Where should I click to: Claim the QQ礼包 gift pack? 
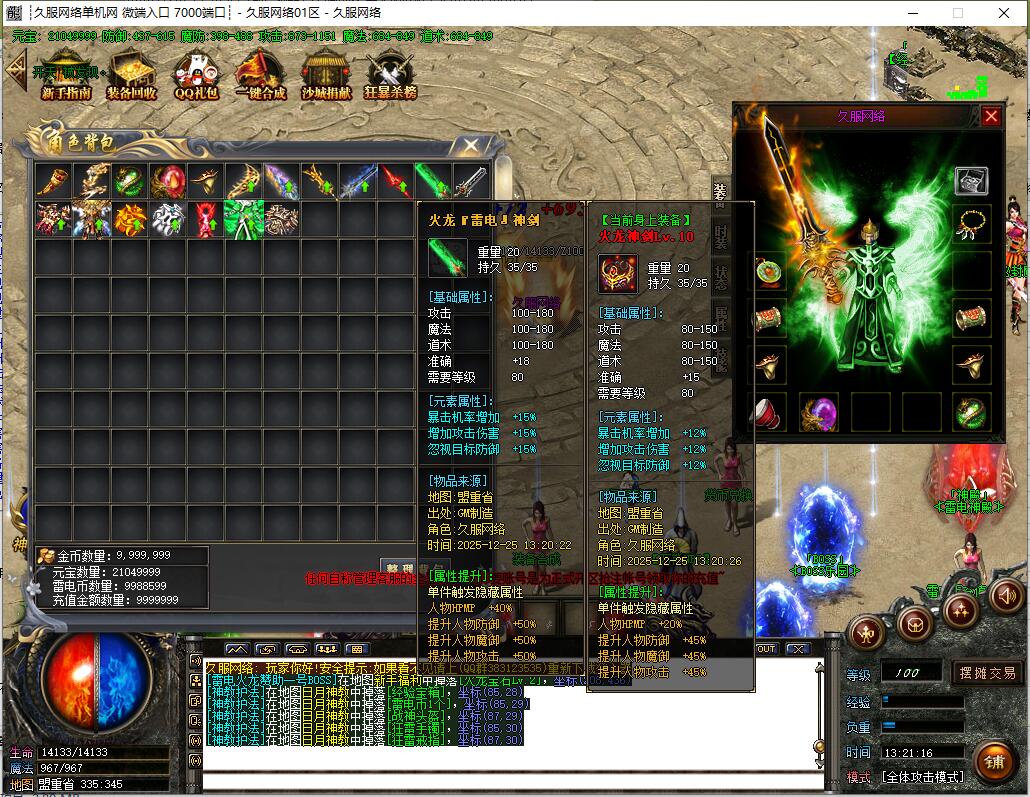(x=194, y=75)
